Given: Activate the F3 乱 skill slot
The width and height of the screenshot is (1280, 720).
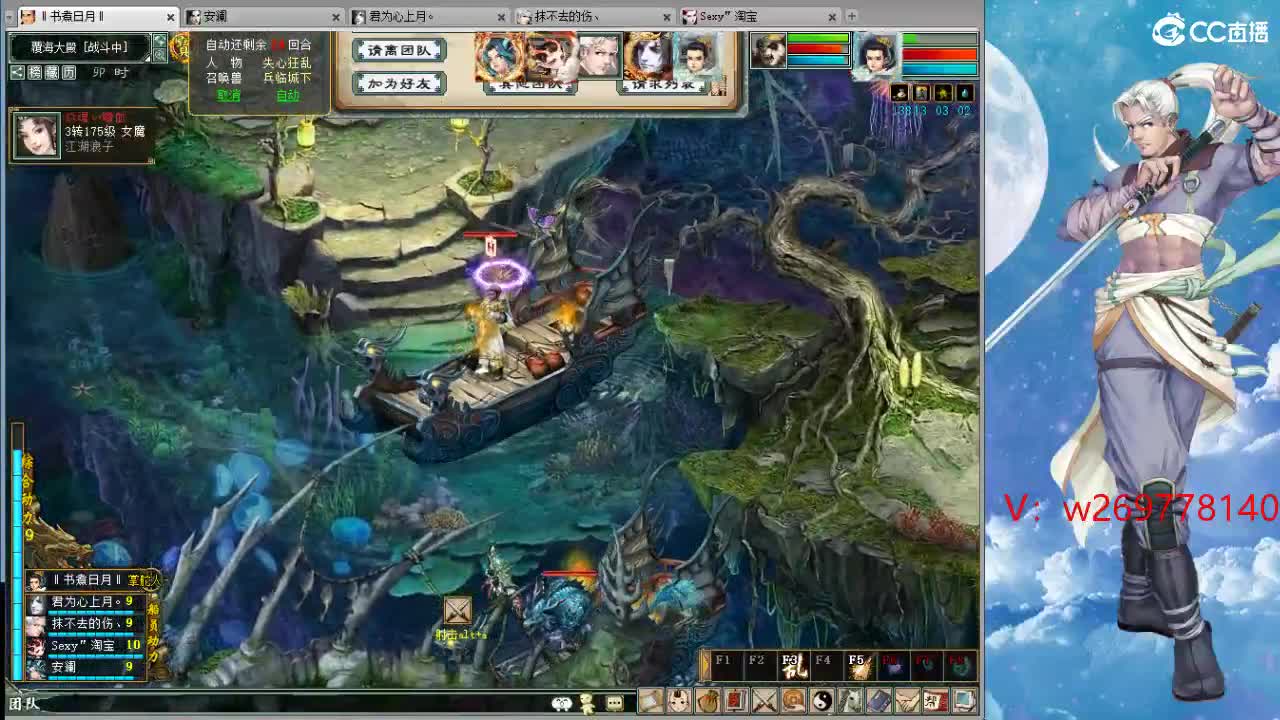Looking at the screenshot, I should 794,665.
